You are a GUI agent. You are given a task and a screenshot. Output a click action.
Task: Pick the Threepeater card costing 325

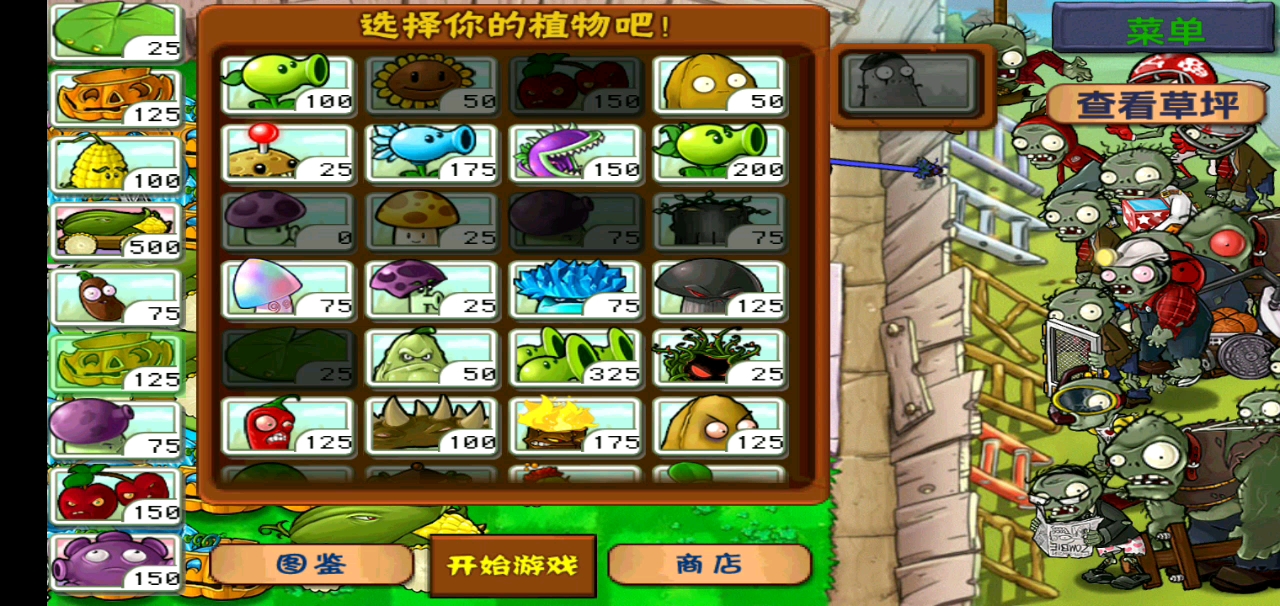(x=576, y=357)
